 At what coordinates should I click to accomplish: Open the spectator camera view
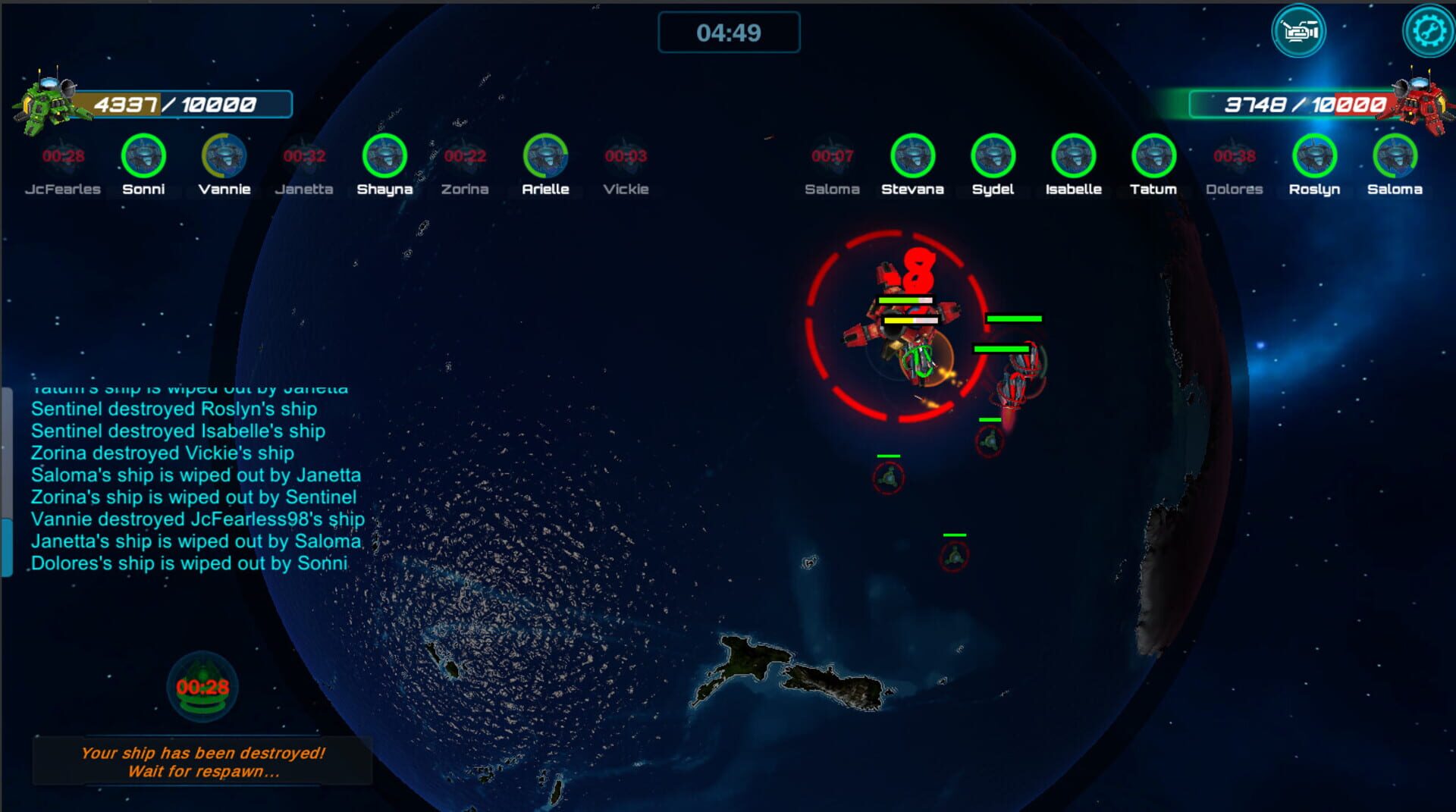pyautogui.click(x=1299, y=30)
